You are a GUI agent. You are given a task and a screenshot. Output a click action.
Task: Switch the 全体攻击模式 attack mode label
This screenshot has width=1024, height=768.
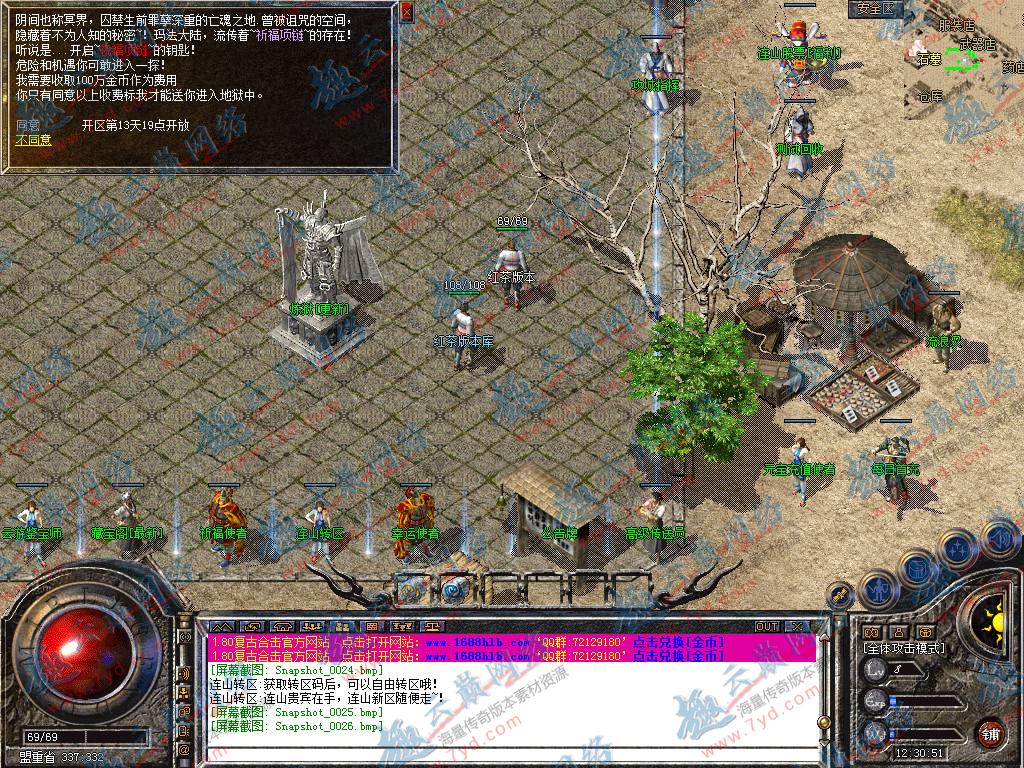click(x=905, y=648)
